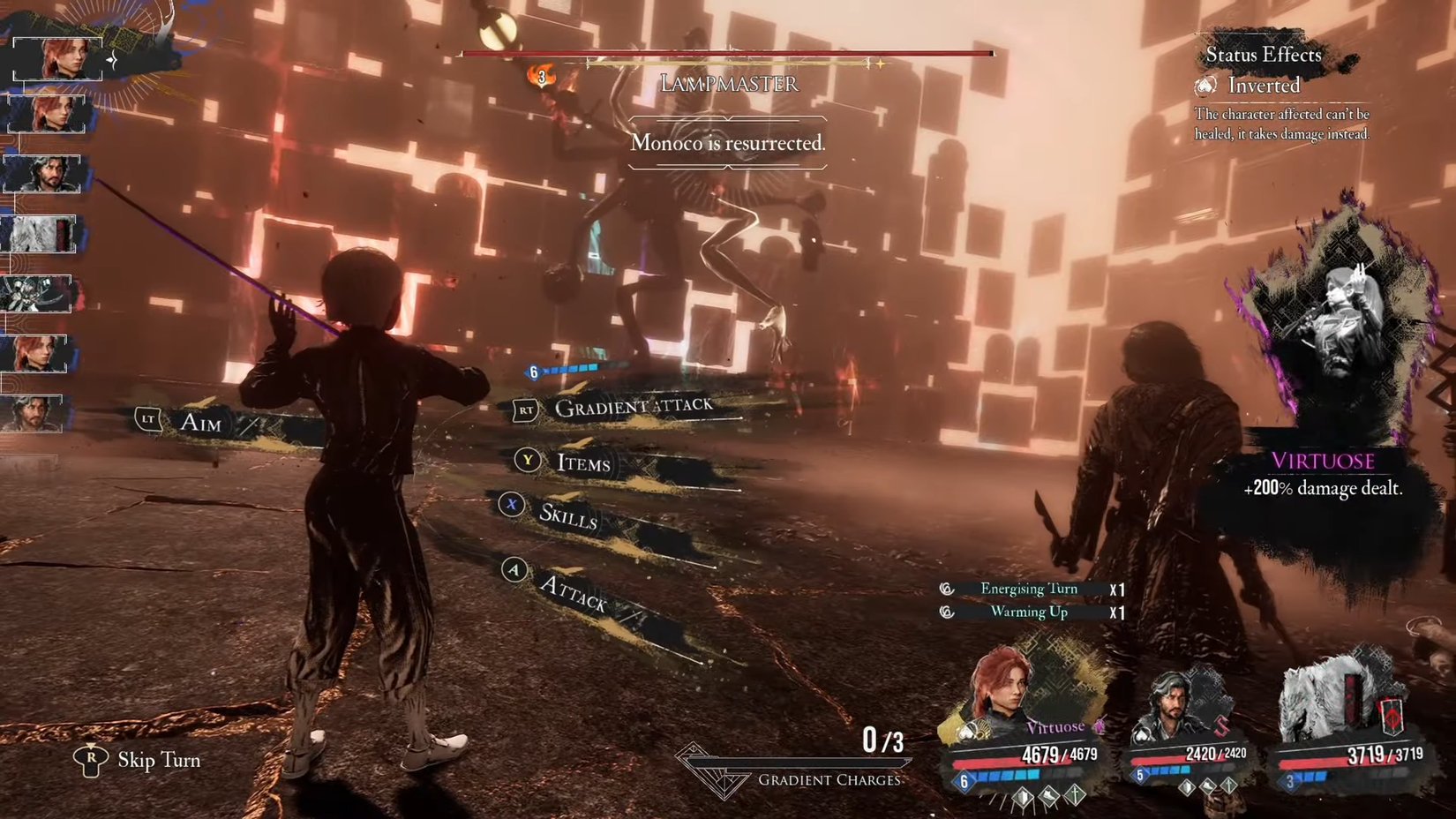Select the Aim command

(200, 423)
